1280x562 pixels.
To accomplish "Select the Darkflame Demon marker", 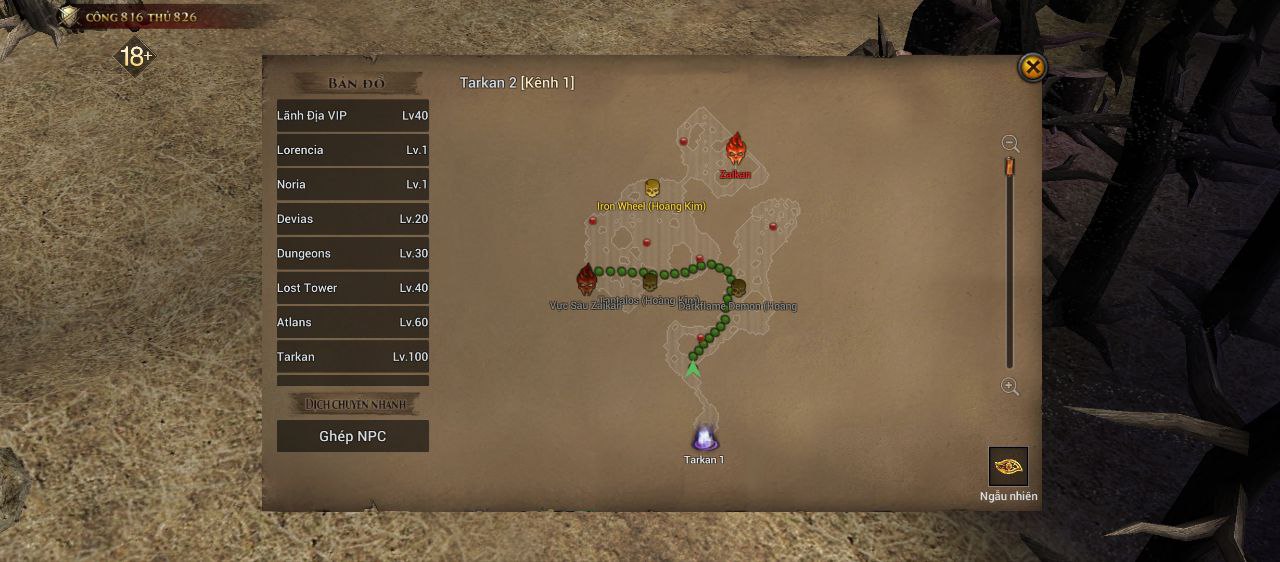I will coord(738,288).
